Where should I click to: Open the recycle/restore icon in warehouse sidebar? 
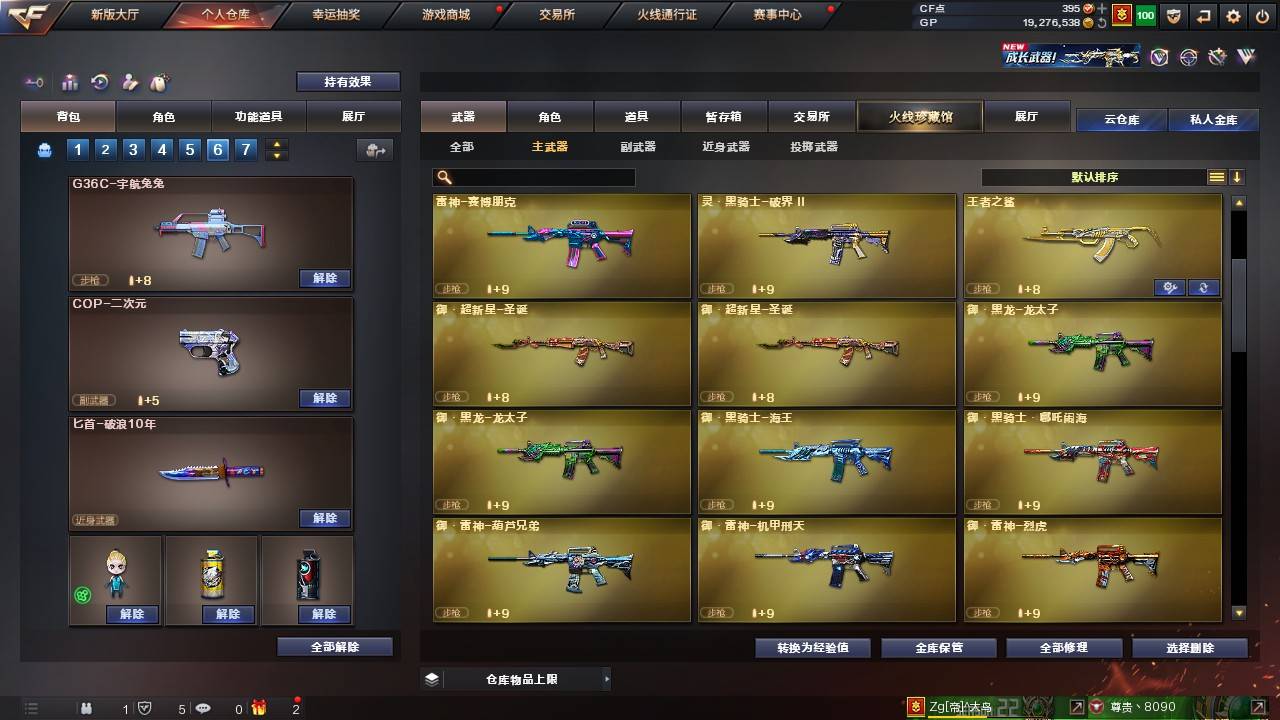[x=100, y=82]
